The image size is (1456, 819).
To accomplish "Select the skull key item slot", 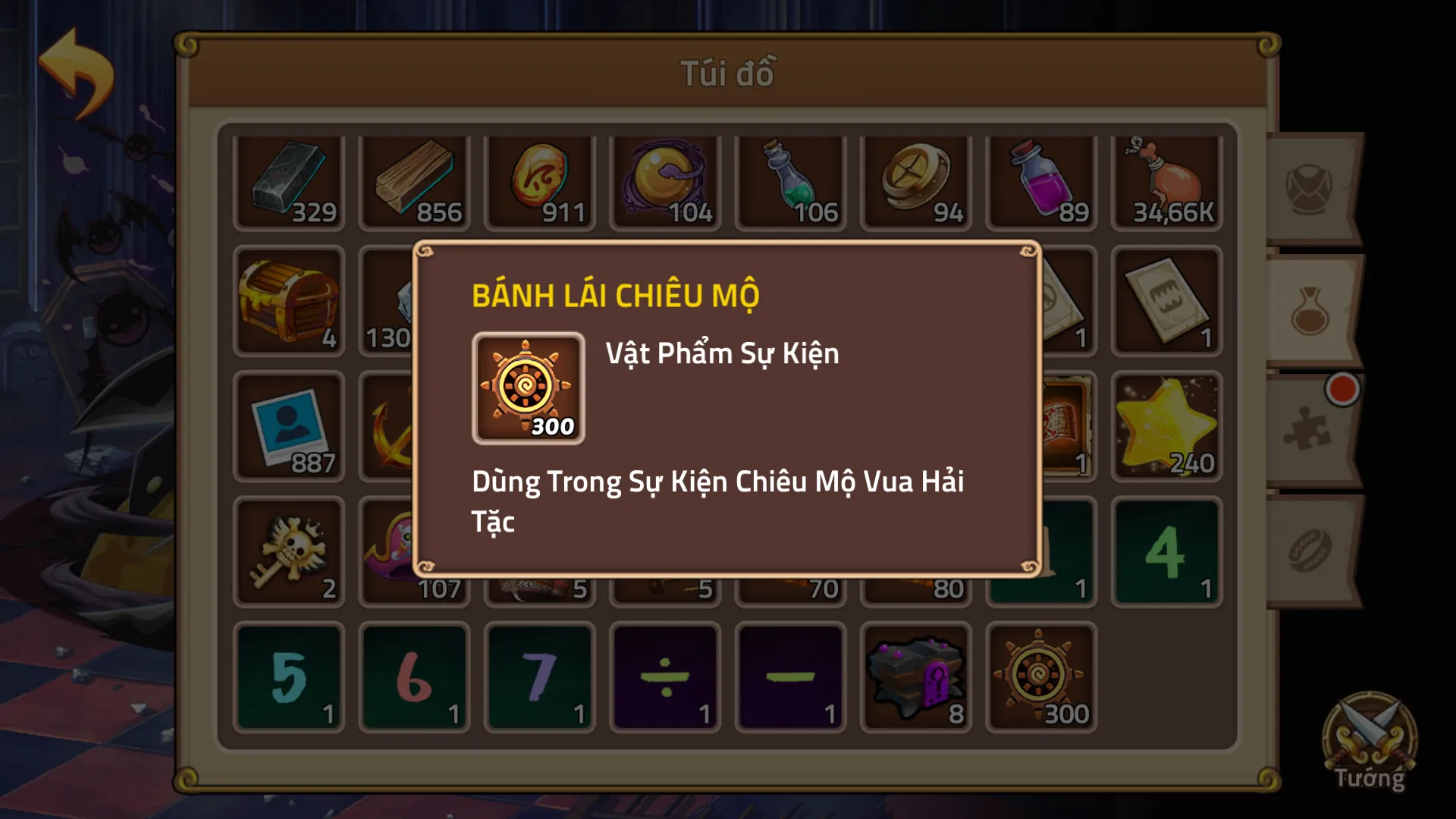I will (x=289, y=551).
